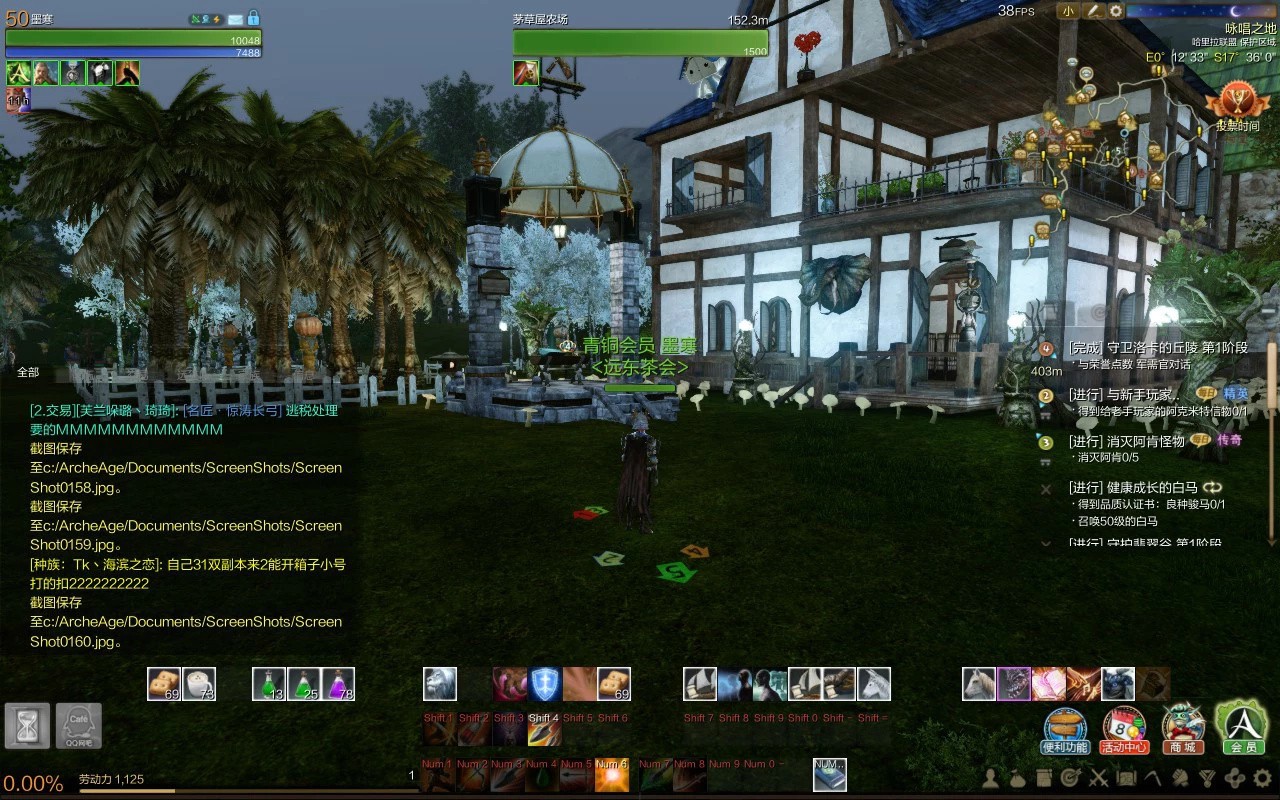This screenshot has width=1280, height=800.
Task: Open the 便利功能 convenience menu
Action: tap(1064, 729)
